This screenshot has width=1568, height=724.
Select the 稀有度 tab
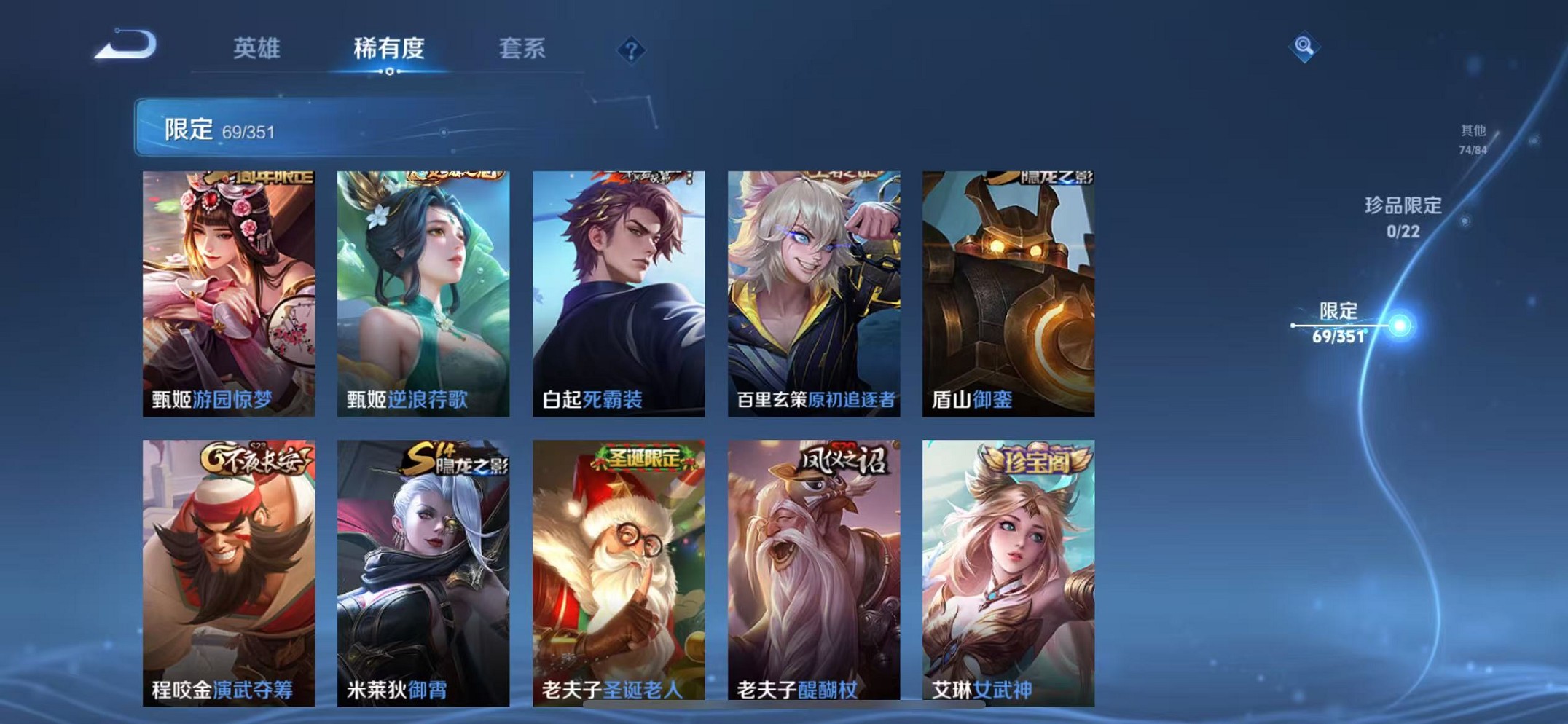(390, 50)
